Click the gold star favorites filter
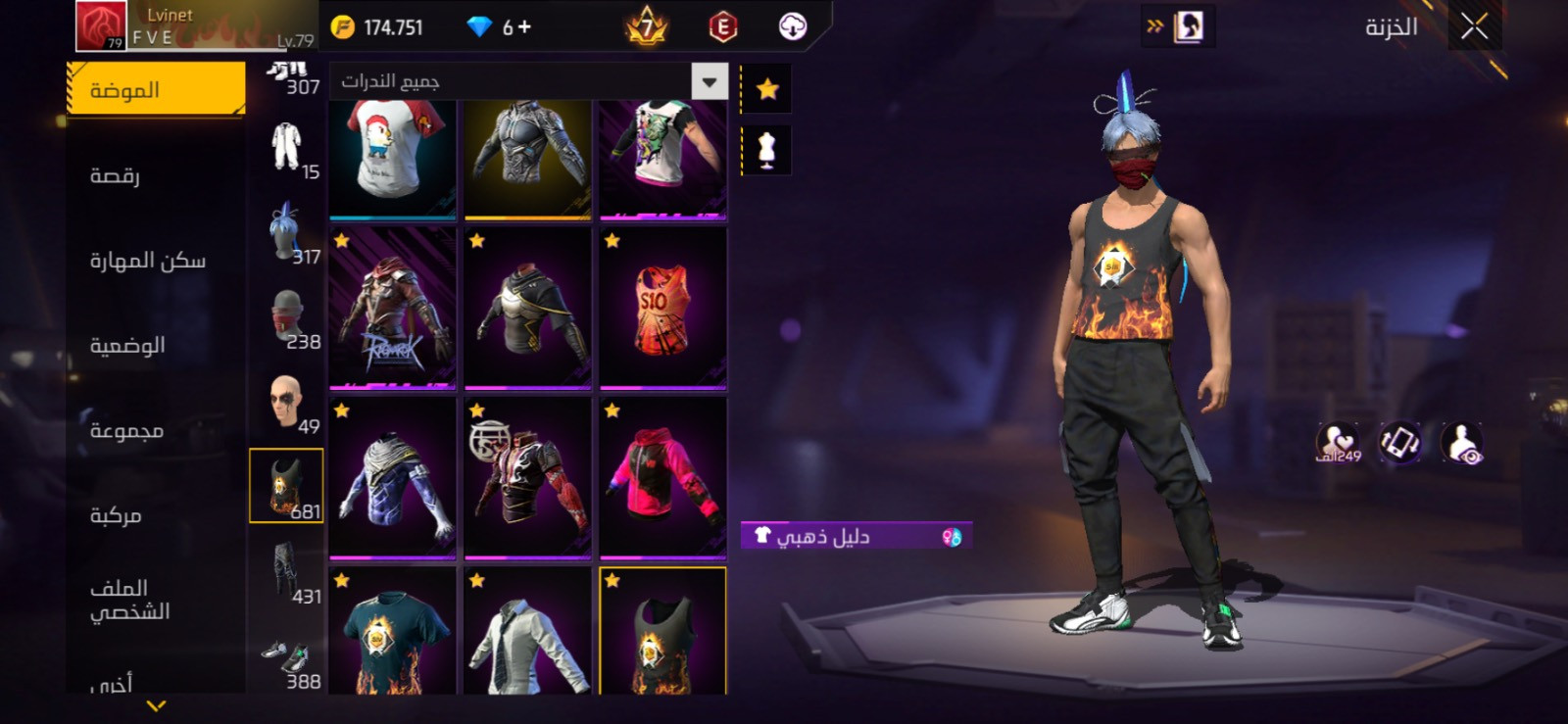1568x724 pixels. (x=767, y=90)
